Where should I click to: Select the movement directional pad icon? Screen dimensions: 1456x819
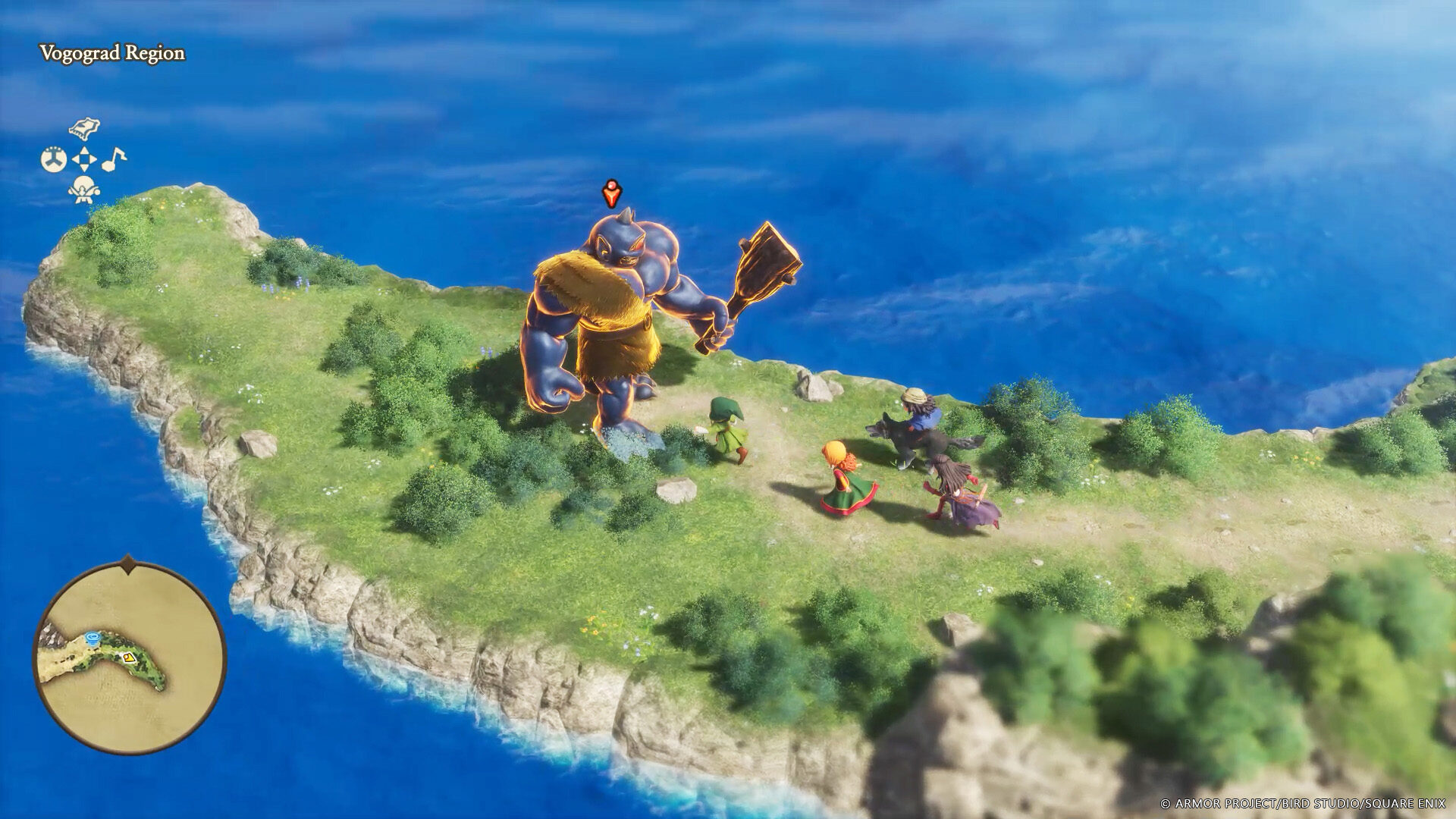[x=83, y=158]
